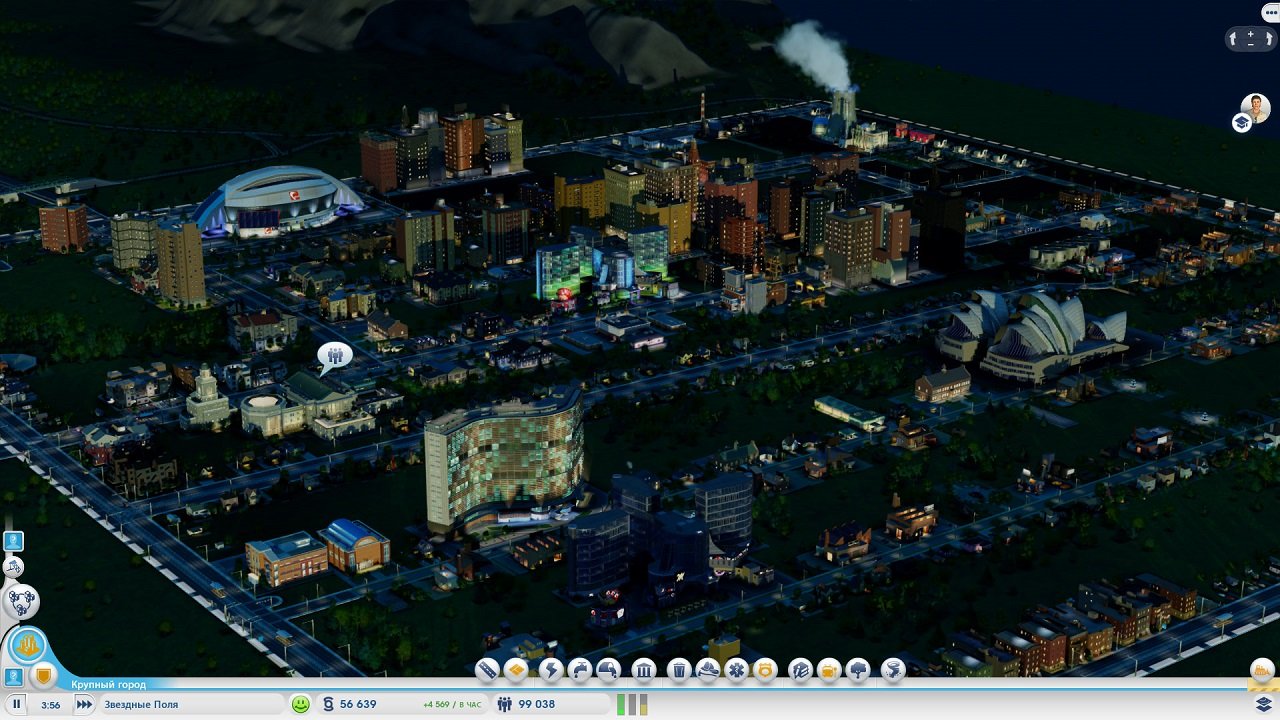Open the Power utilities menu

click(x=552, y=672)
